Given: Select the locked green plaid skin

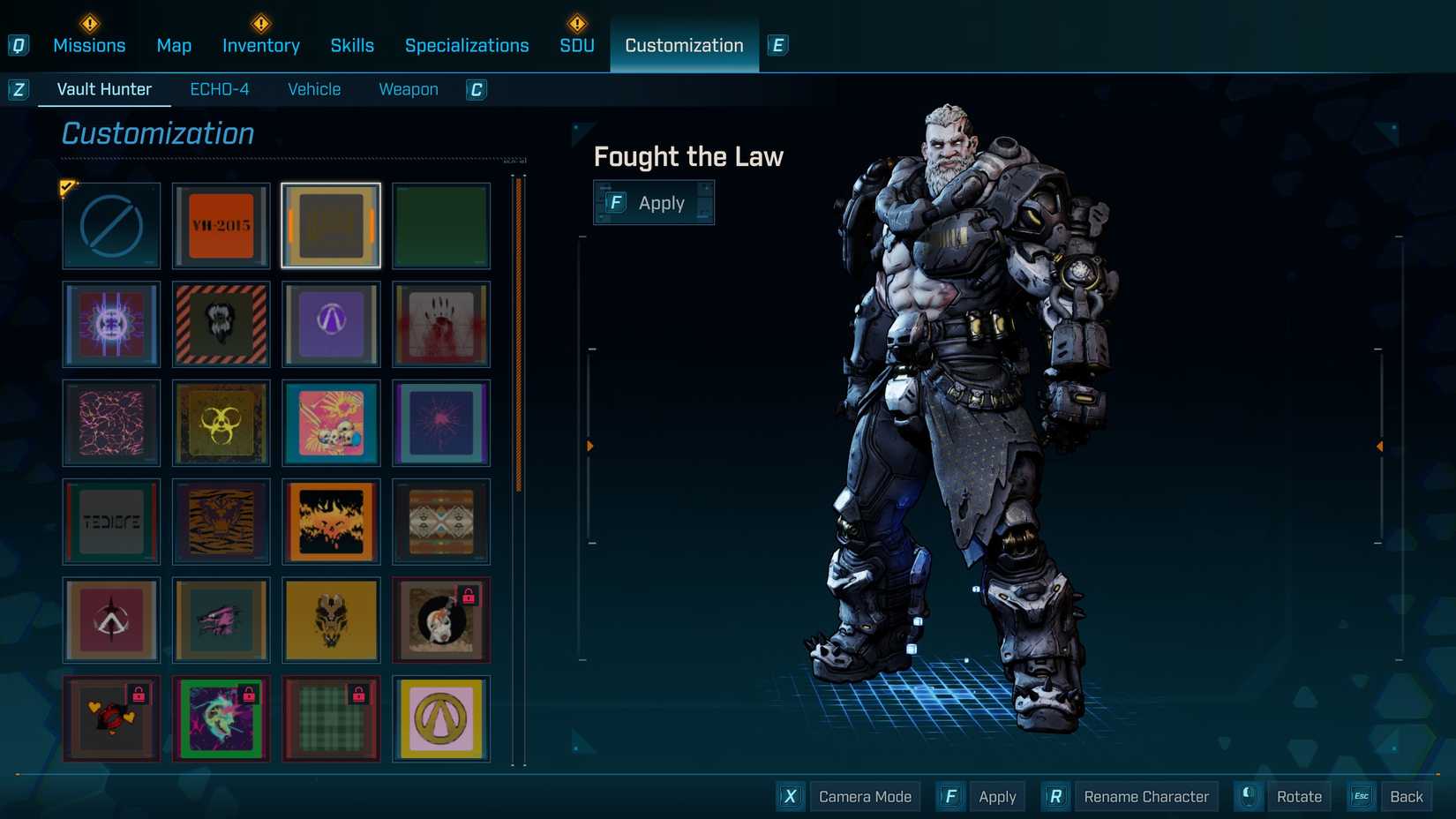Looking at the screenshot, I should tap(331, 719).
